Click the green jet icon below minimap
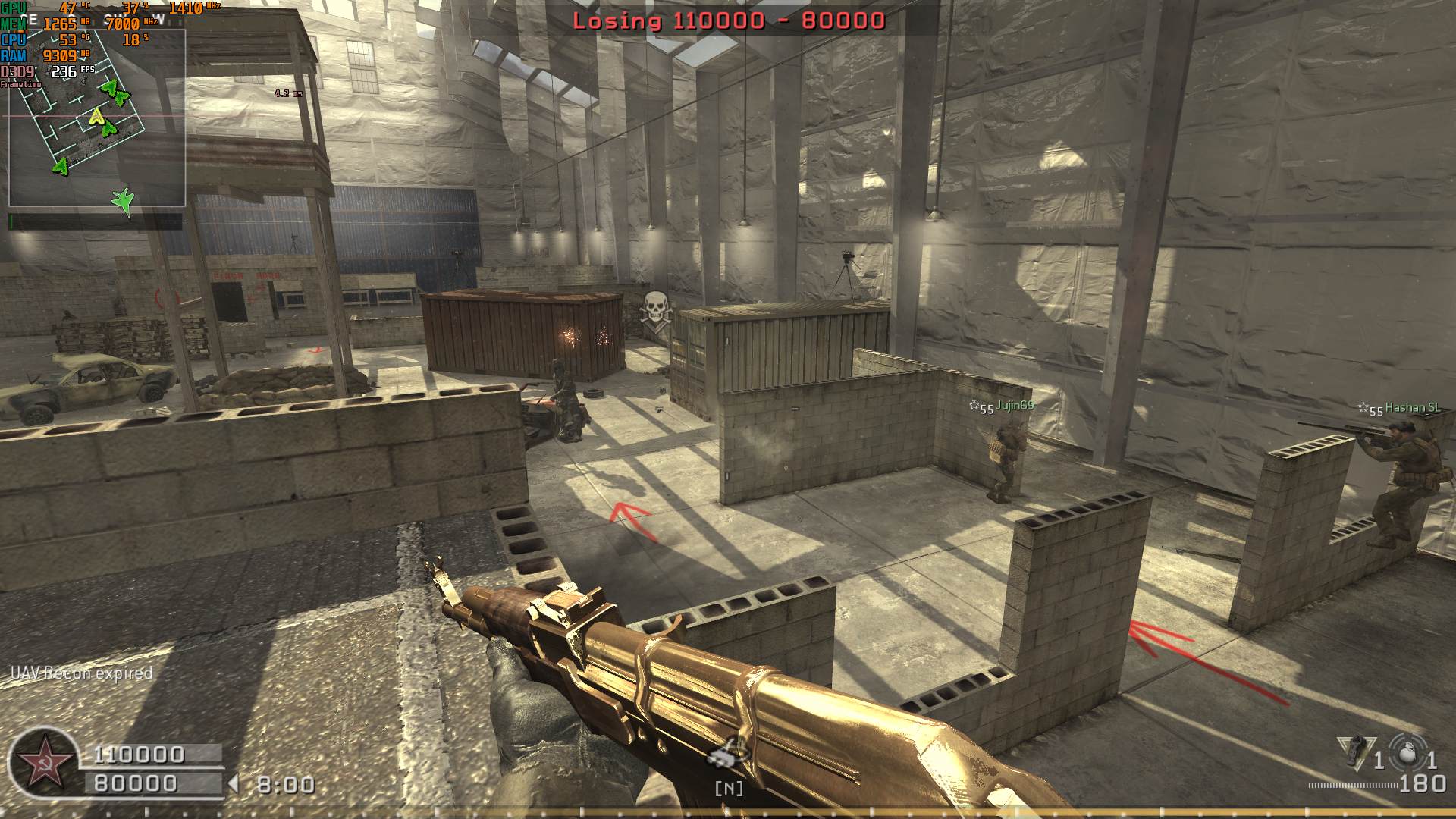This screenshot has width=1456, height=819. [123, 201]
